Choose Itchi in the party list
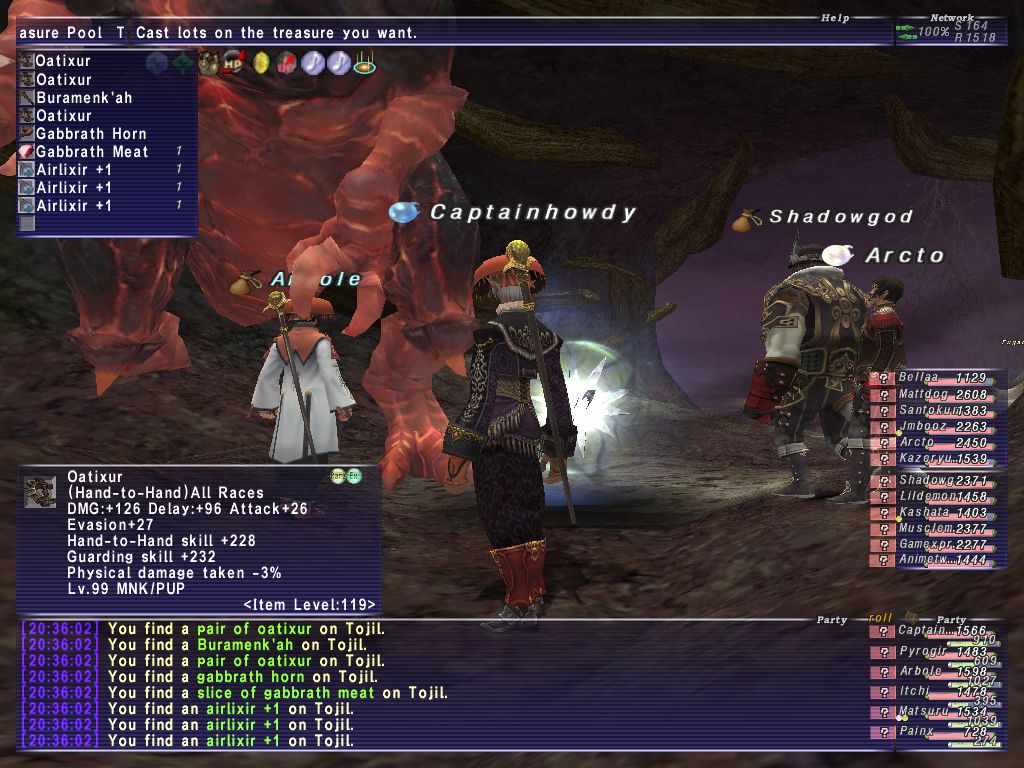 (935, 692)
